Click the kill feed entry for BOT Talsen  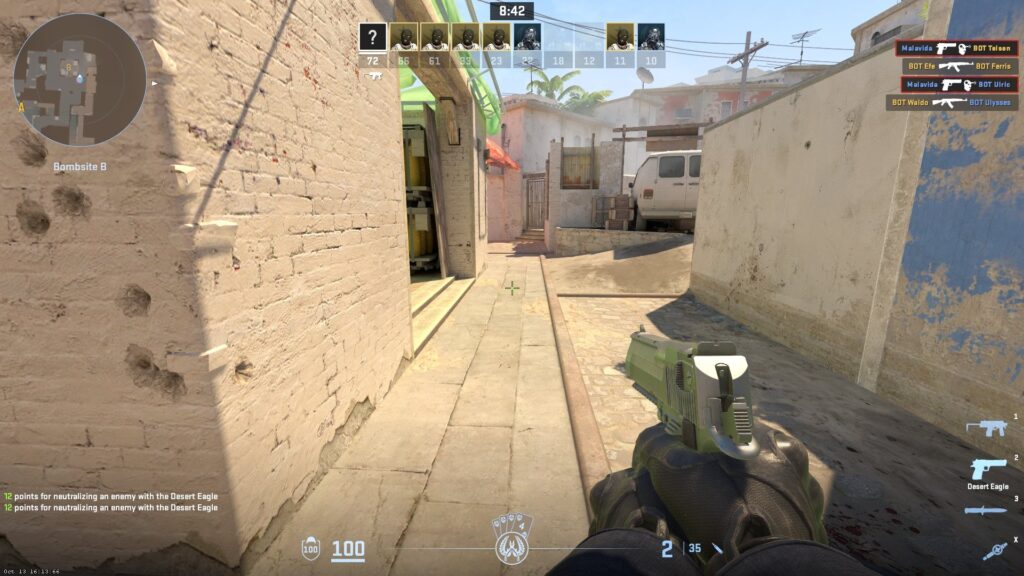pyautogui.click(x=957, y=48)
